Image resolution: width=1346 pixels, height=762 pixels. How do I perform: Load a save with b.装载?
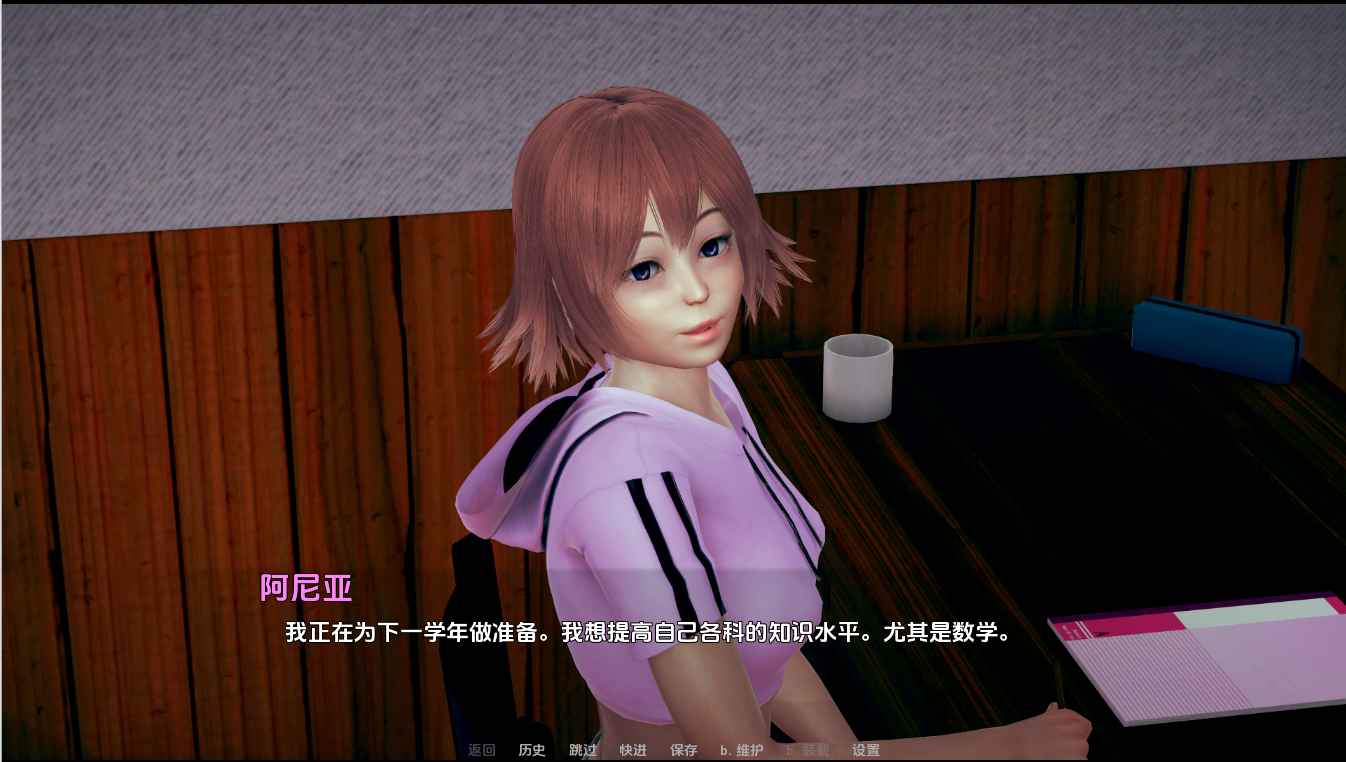(806, 750)
